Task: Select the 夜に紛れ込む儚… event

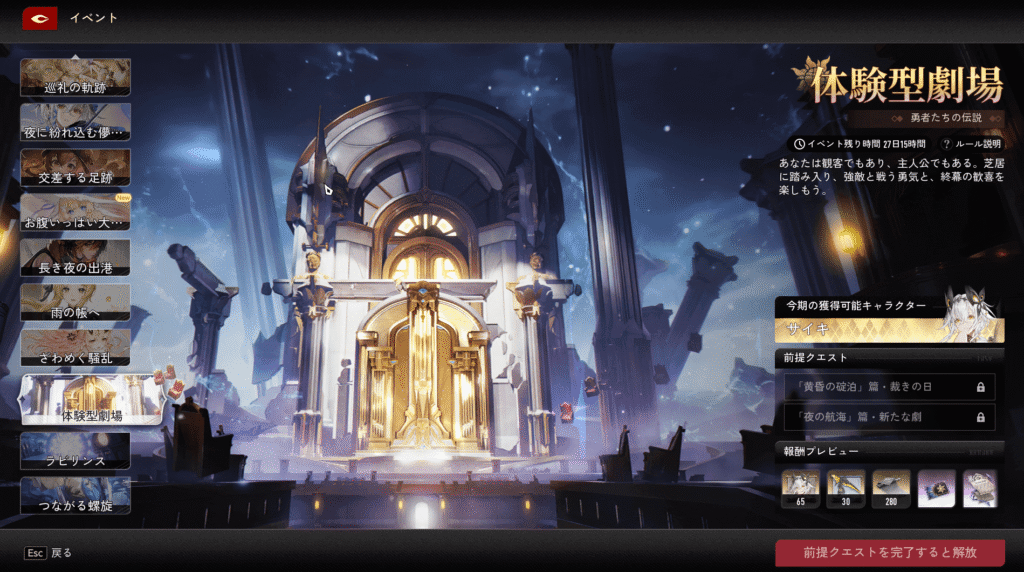Action: point(75,121)
